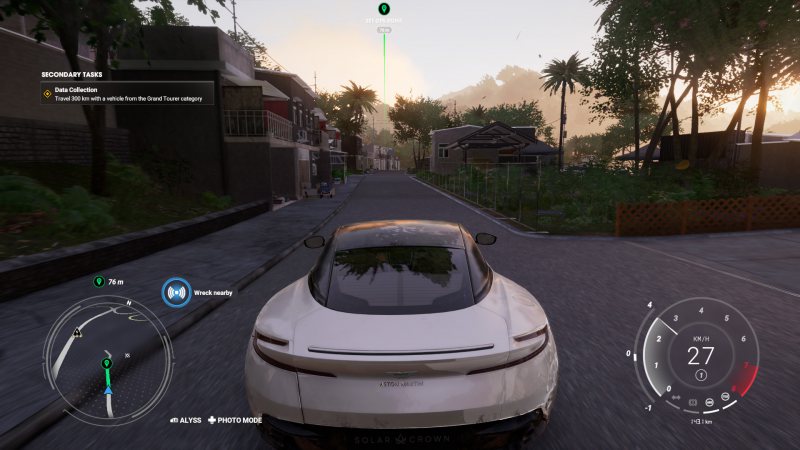800x450 pixels.
Task: Select the Wreck nearby signal icon
Action: click(x=176, y=293)
